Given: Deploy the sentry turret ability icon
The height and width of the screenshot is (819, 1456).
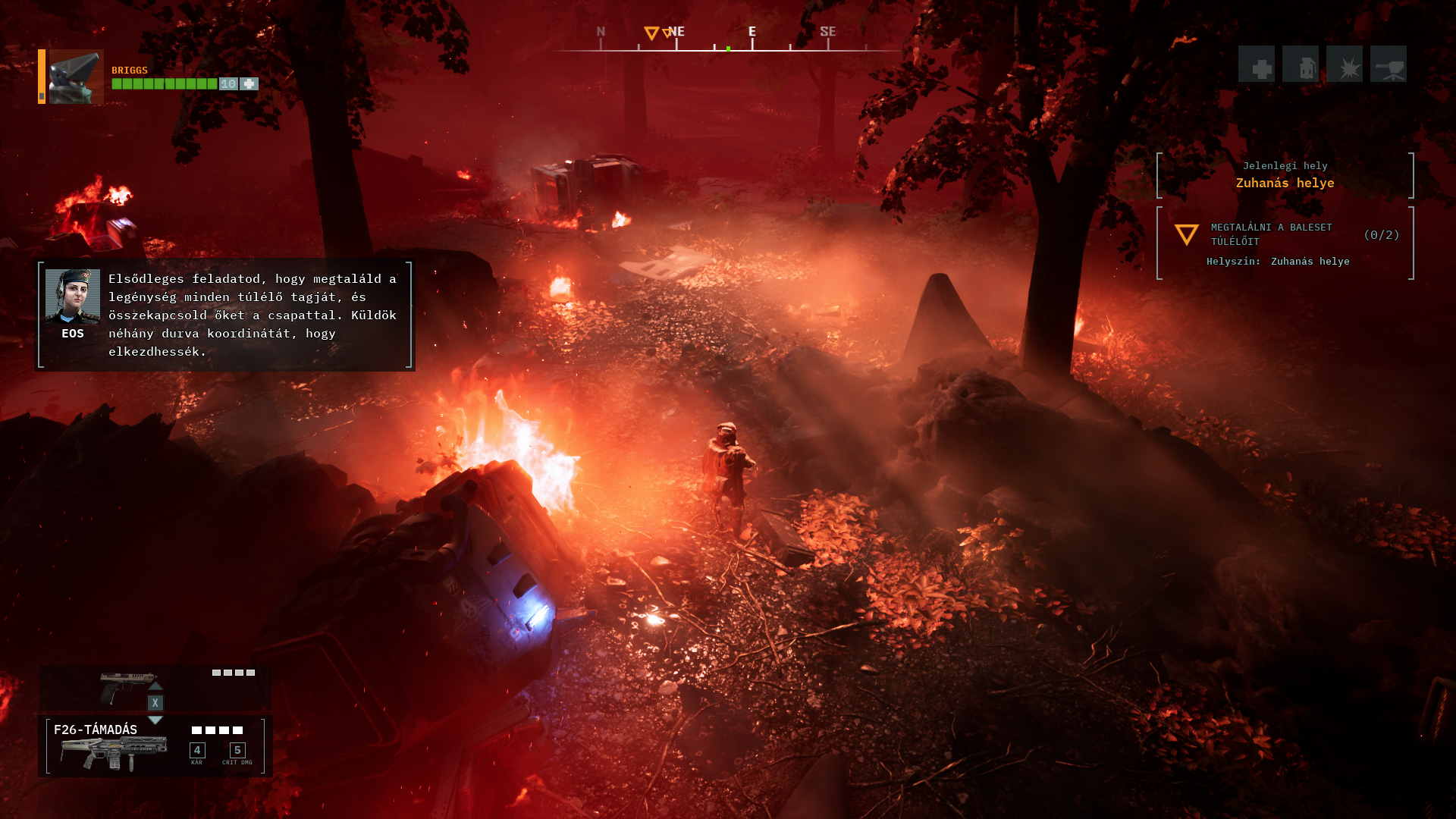Looking at the screenshot, I should pos(1389,64).
